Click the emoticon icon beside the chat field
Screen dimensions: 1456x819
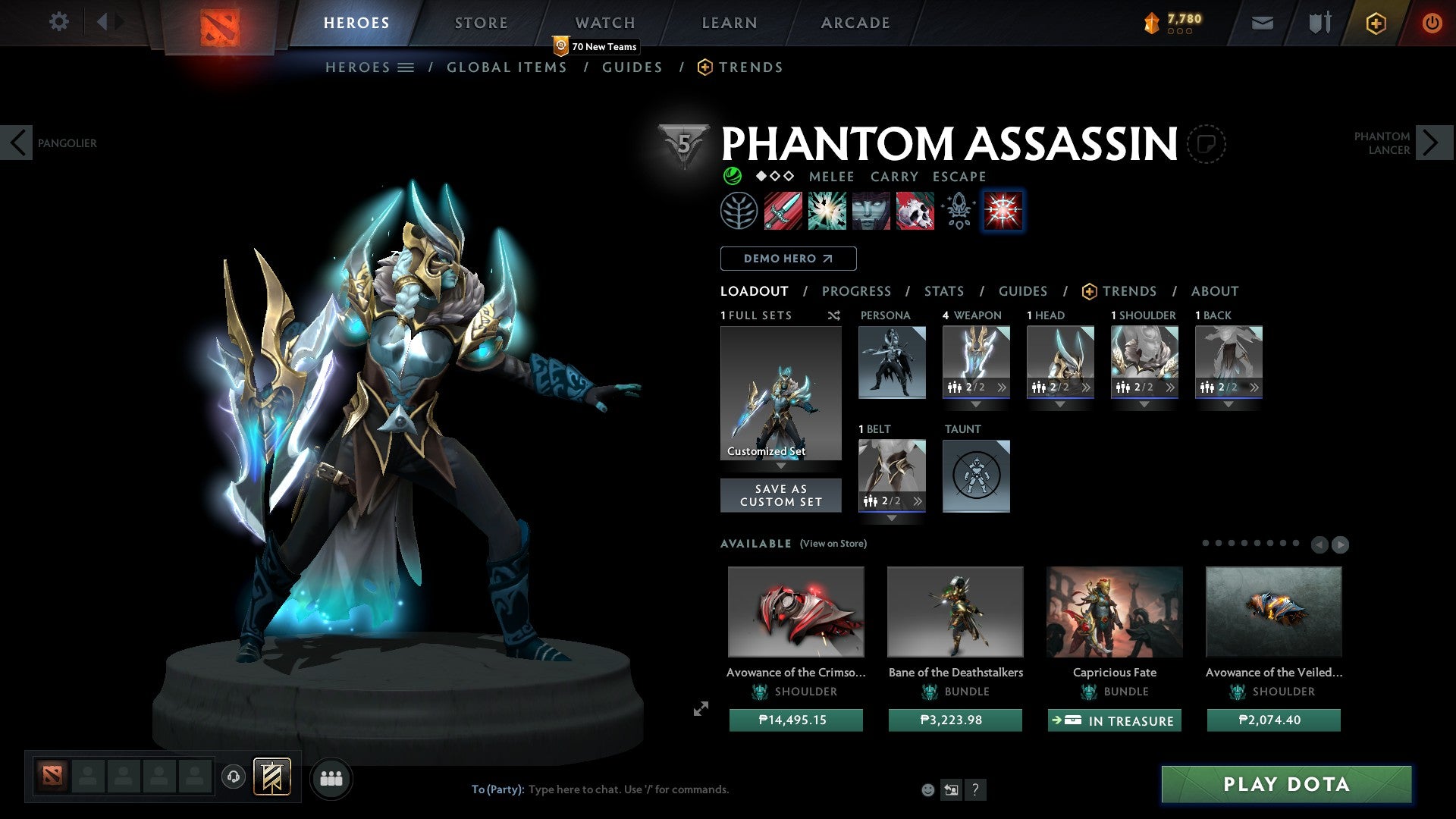[927, 789]
